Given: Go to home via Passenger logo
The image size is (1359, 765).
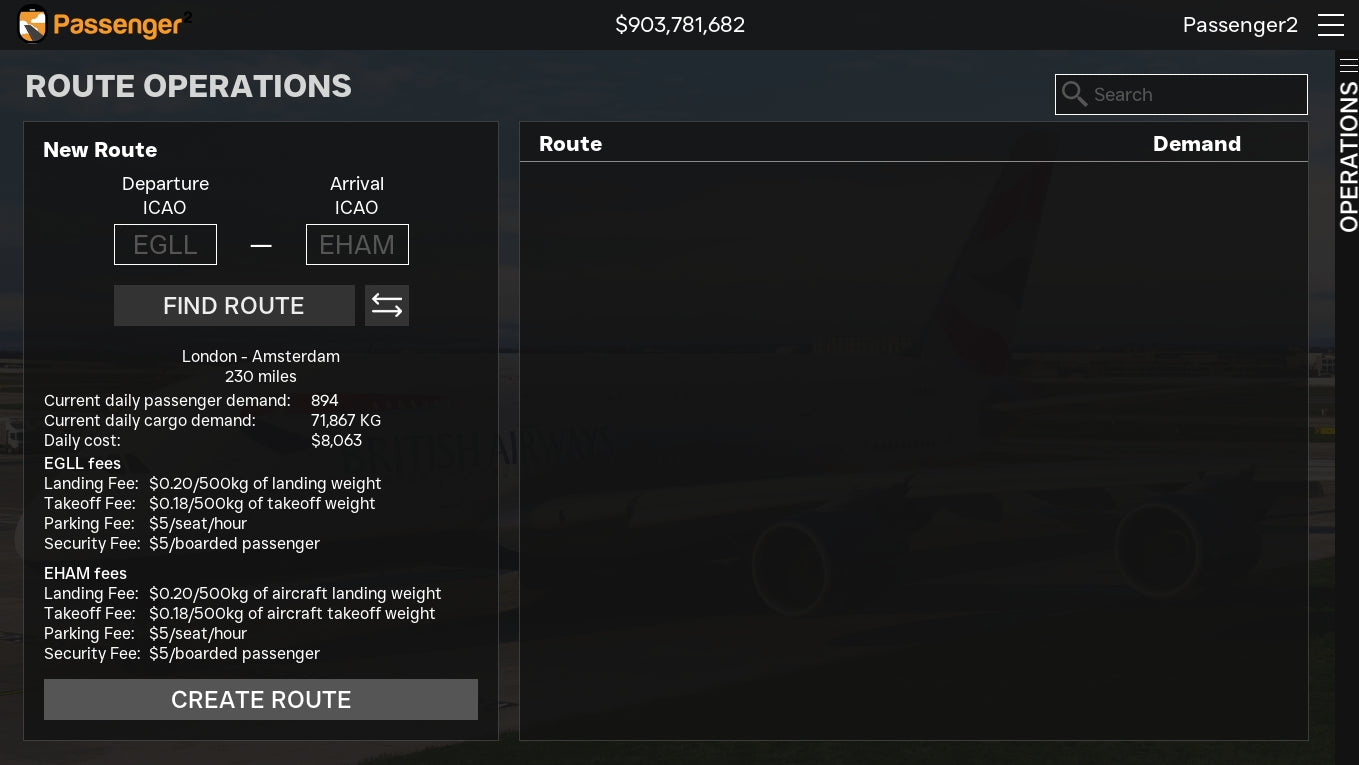Looking at the screenshot, I should click(x=104, y=25).
